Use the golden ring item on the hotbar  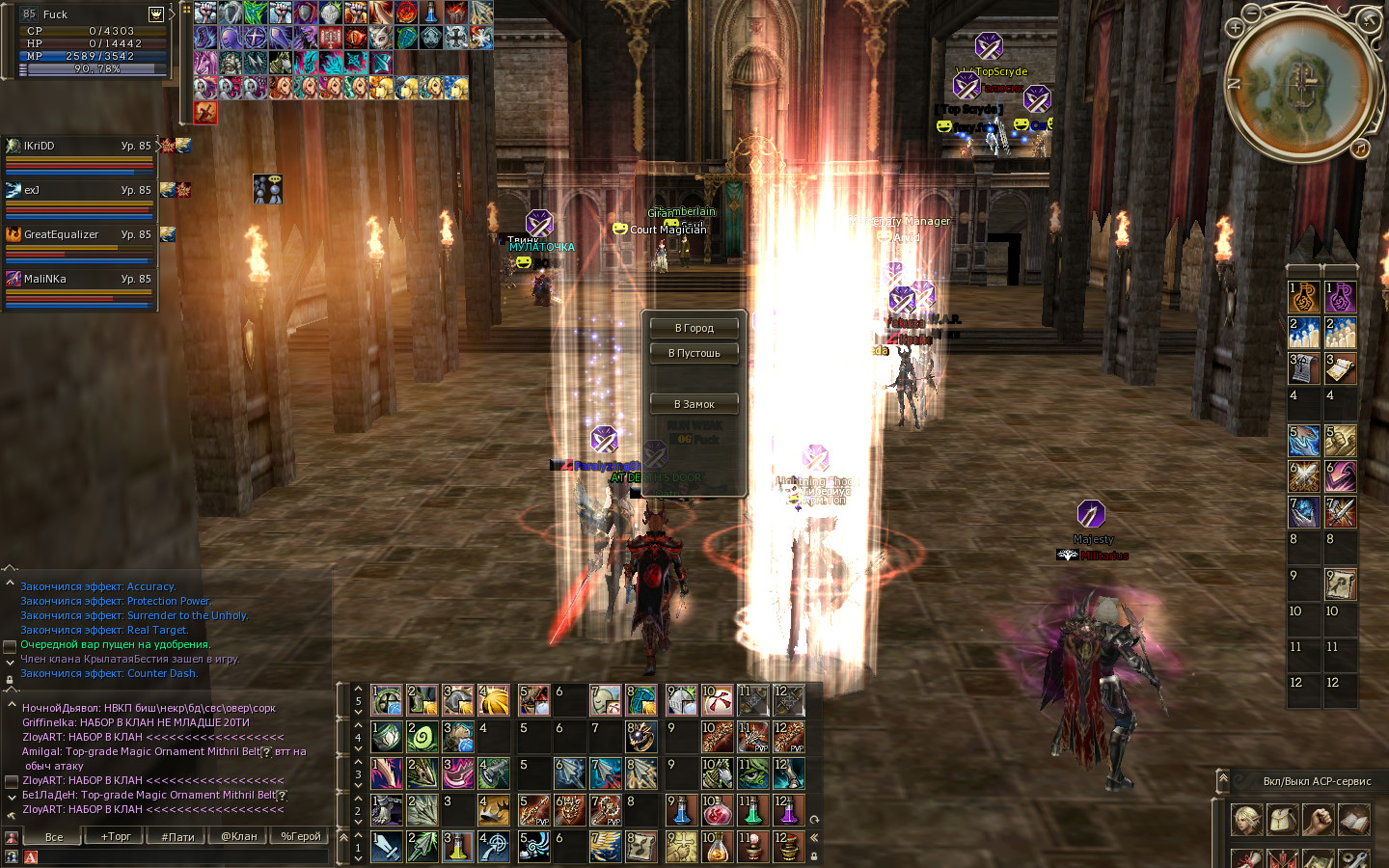(640, 738)
